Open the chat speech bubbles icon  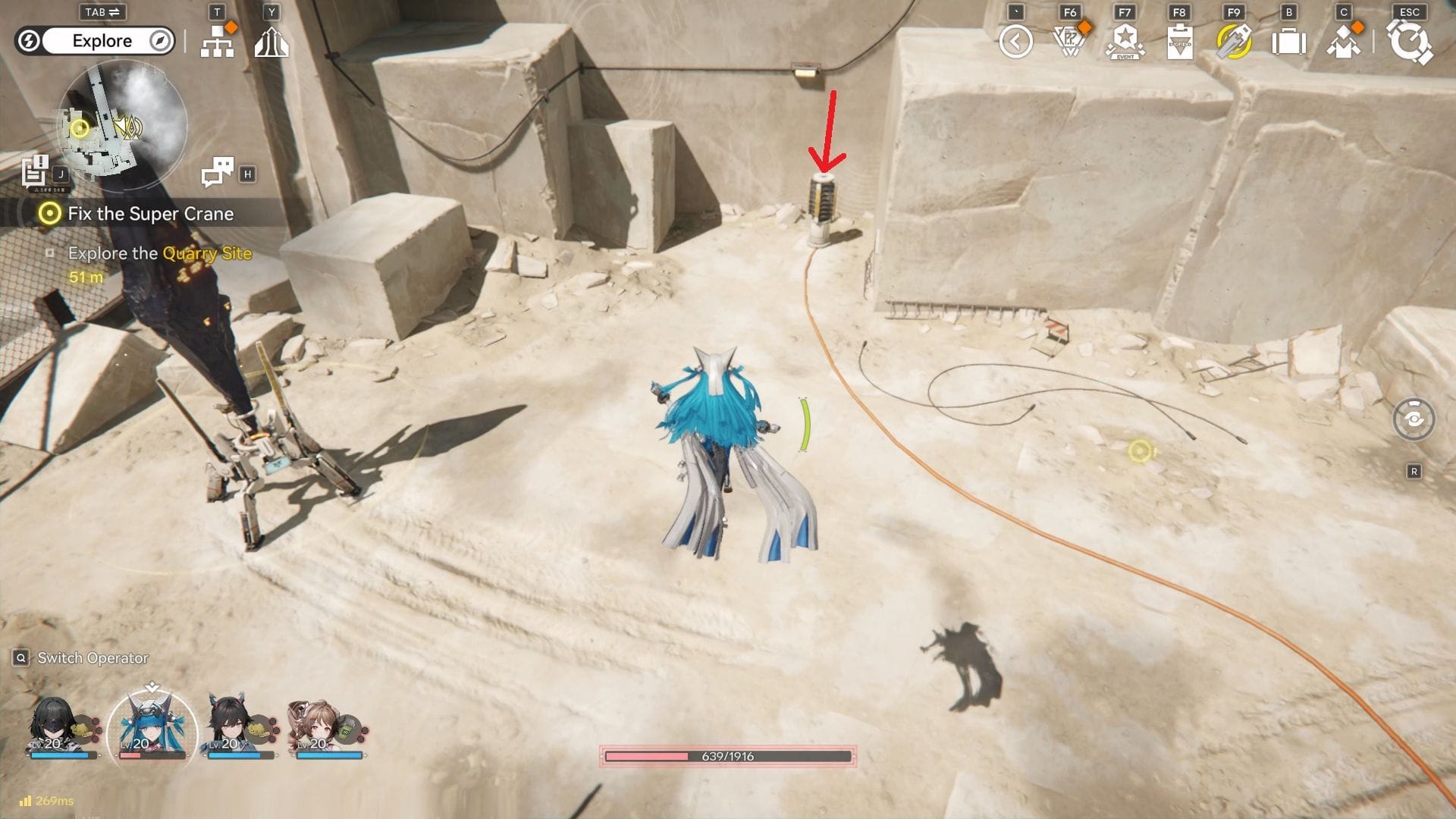218,172
